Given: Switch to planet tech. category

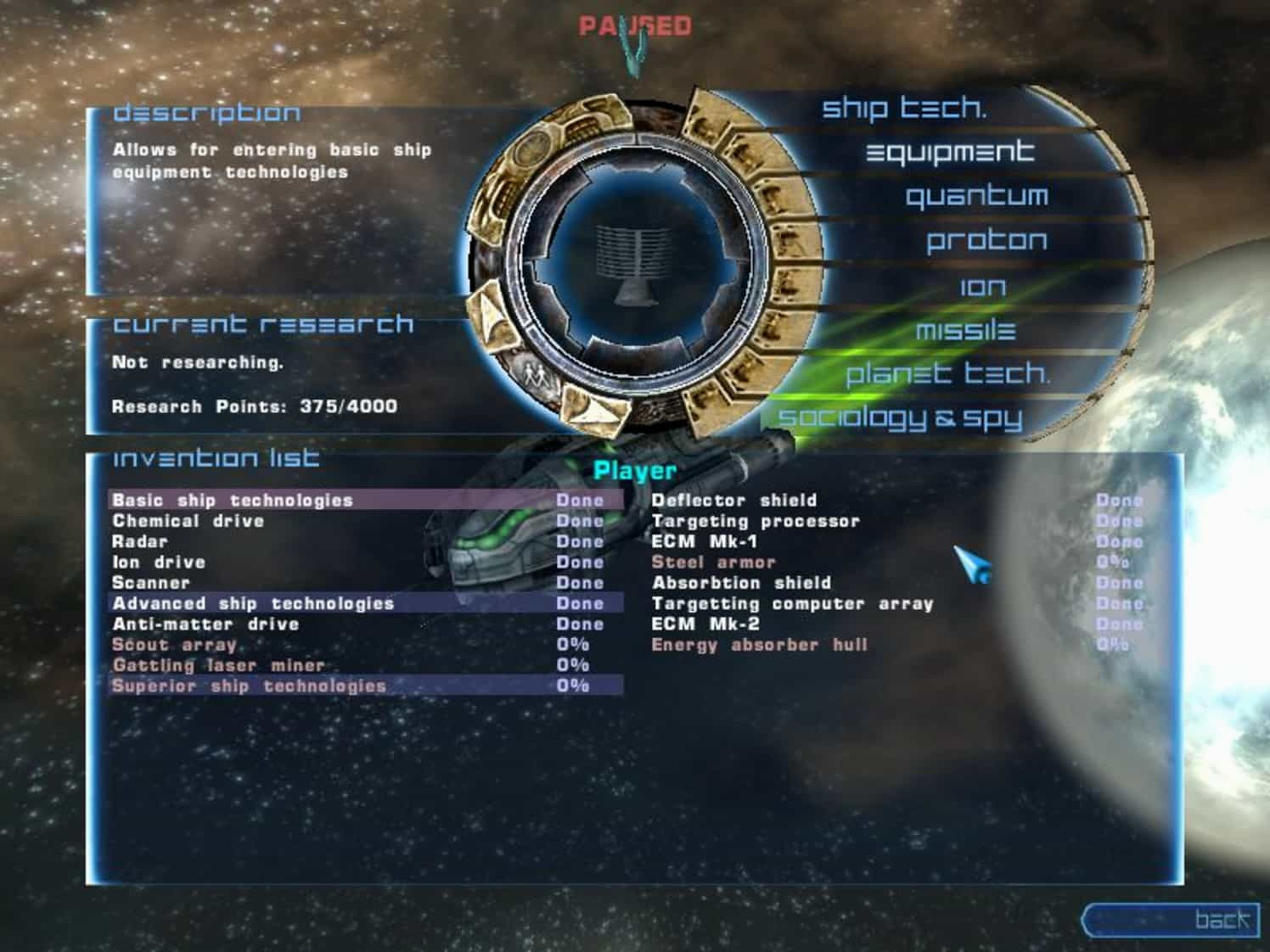Looking at the screenshot, I should [x=947, y=373].
